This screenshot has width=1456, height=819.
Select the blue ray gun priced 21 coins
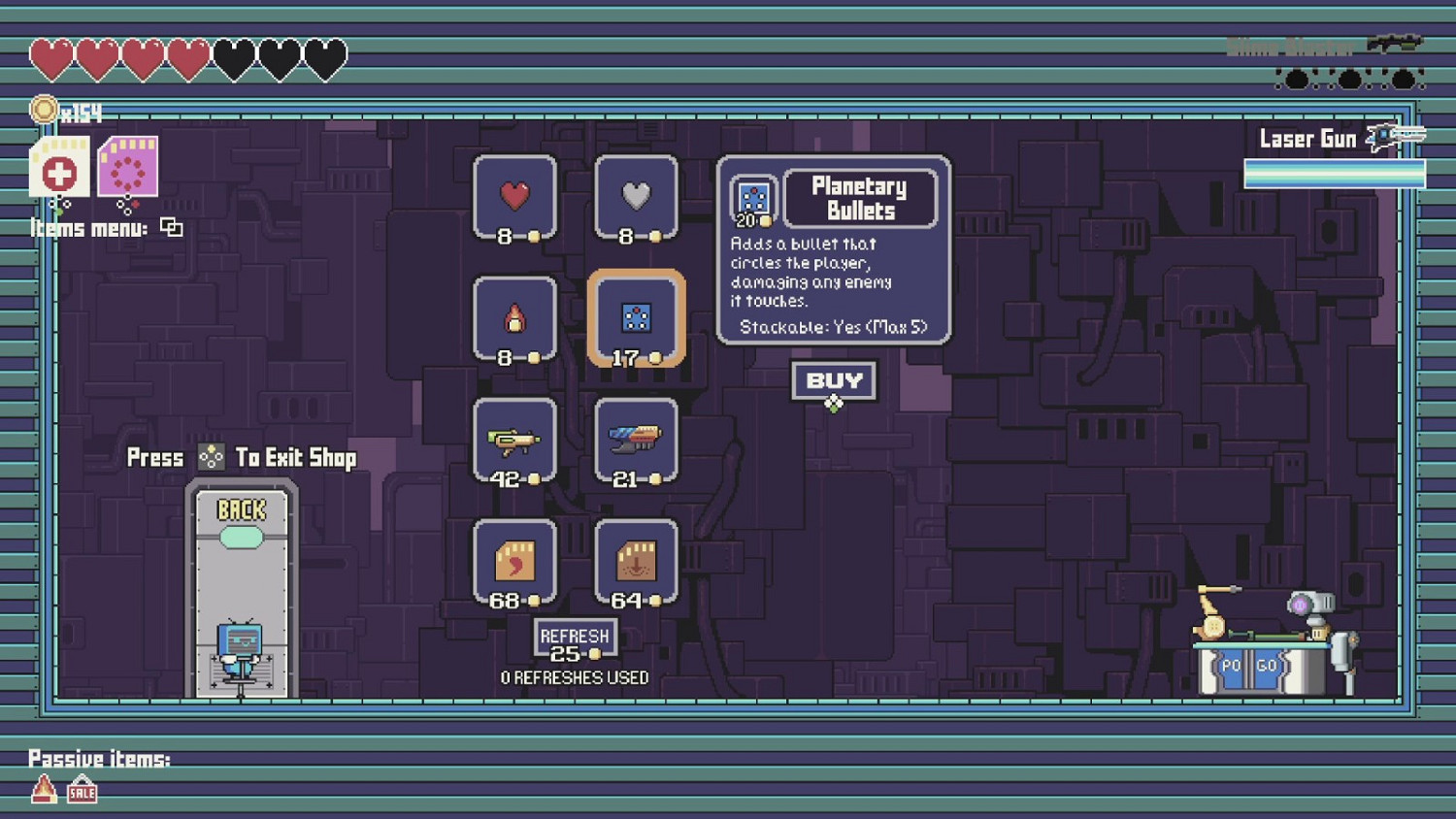point(636,440)
